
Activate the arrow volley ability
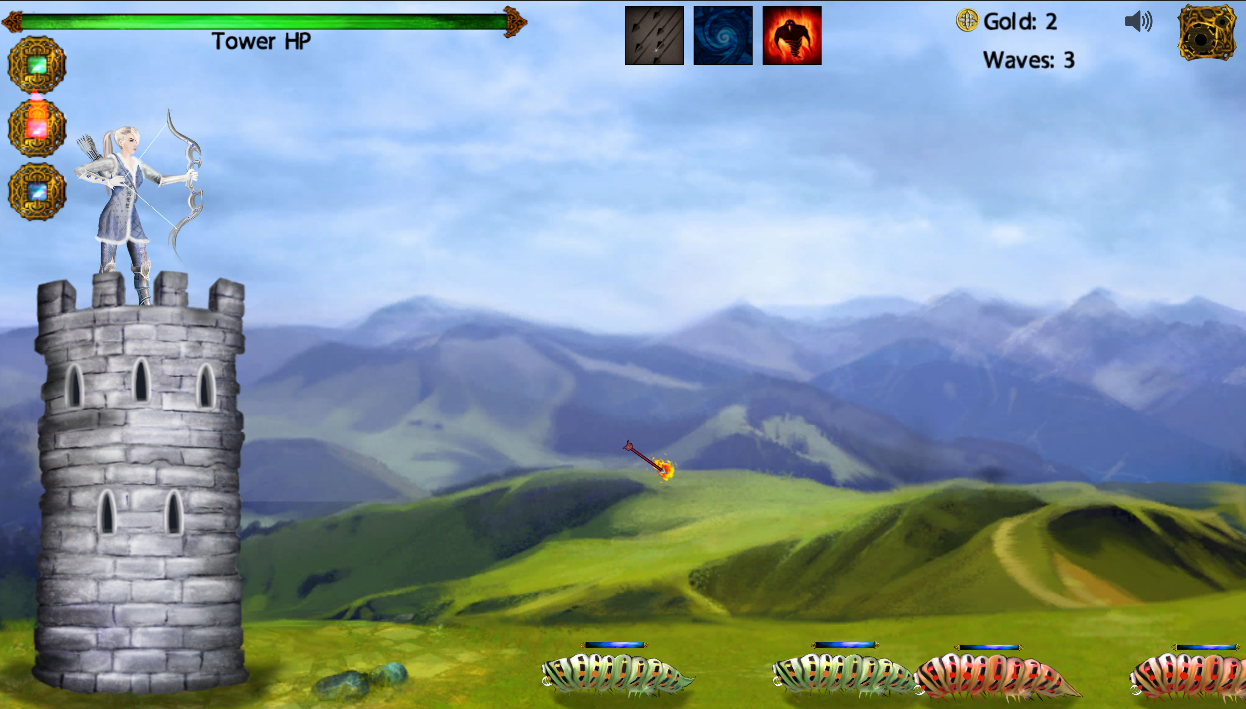[x=654, y=36]
